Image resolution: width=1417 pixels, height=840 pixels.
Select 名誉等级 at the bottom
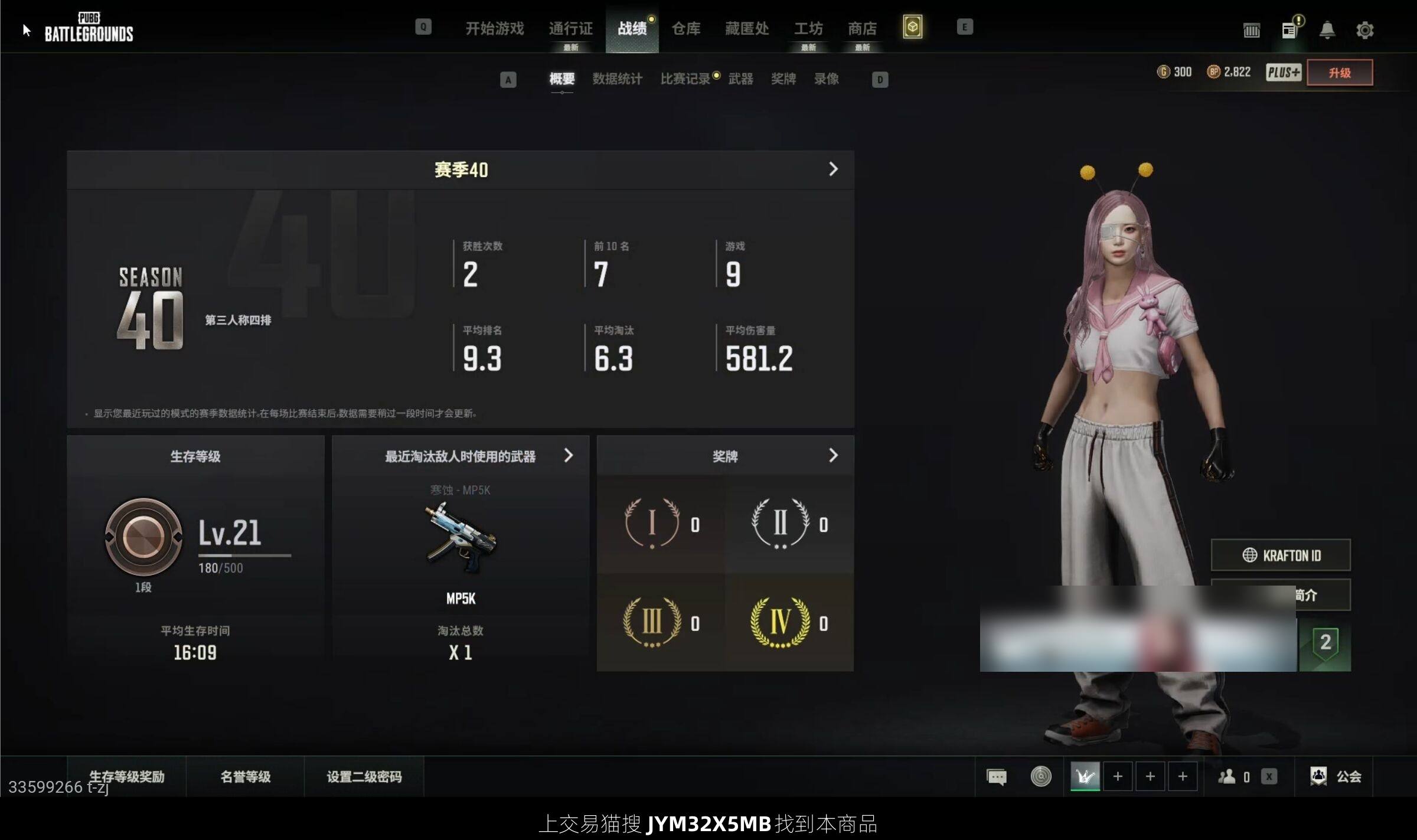tap(245, 776)
